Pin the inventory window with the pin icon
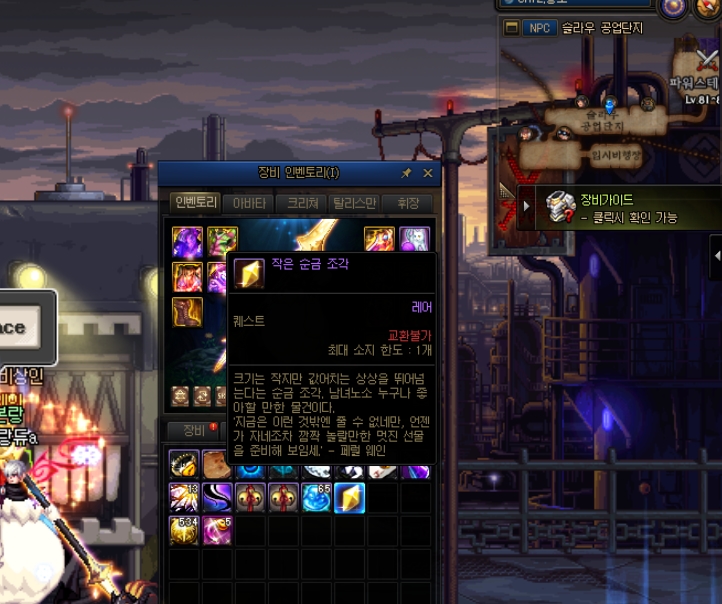This screenshot has height=604, width=722. [x=406, y=173]
